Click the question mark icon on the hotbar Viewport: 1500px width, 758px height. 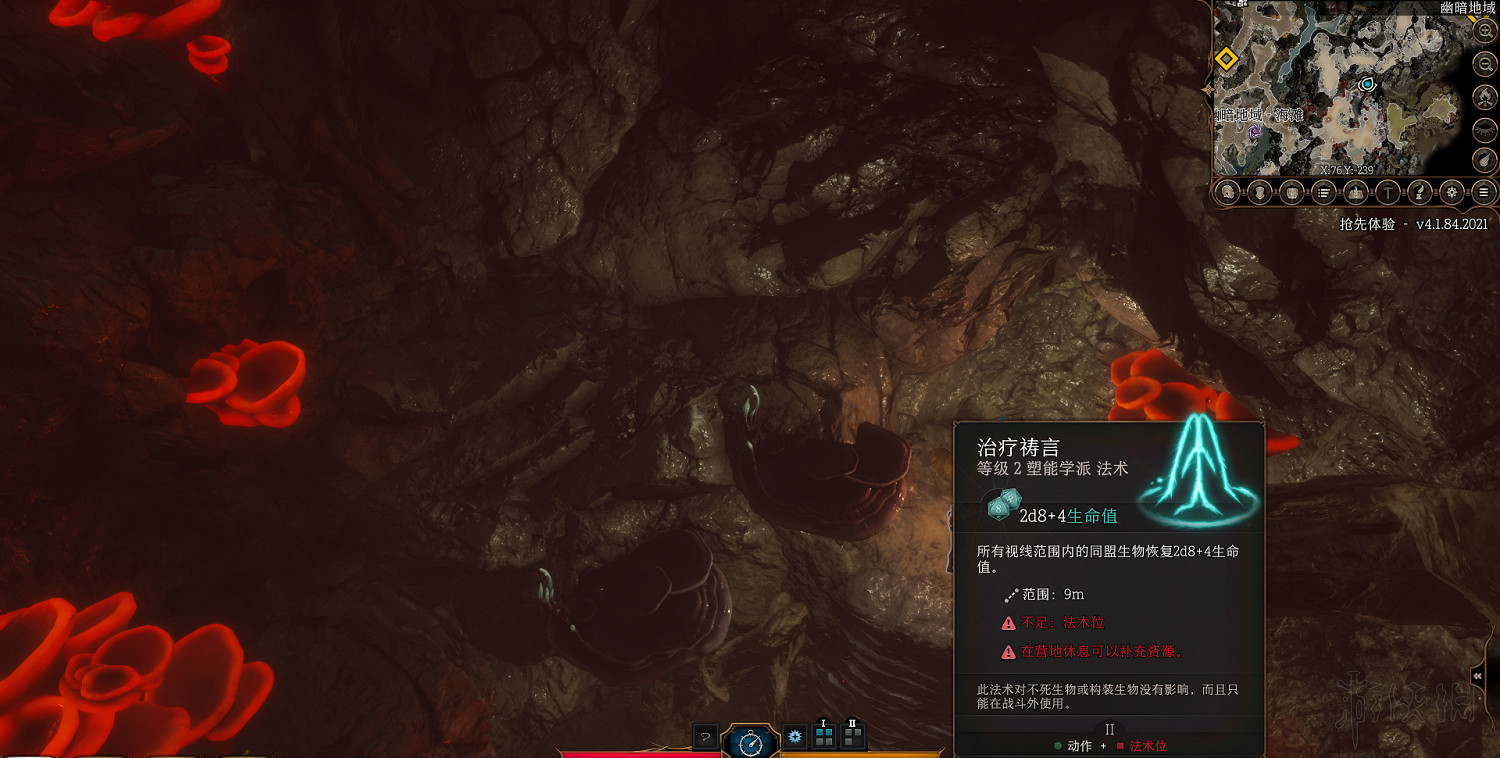(706, 737)
